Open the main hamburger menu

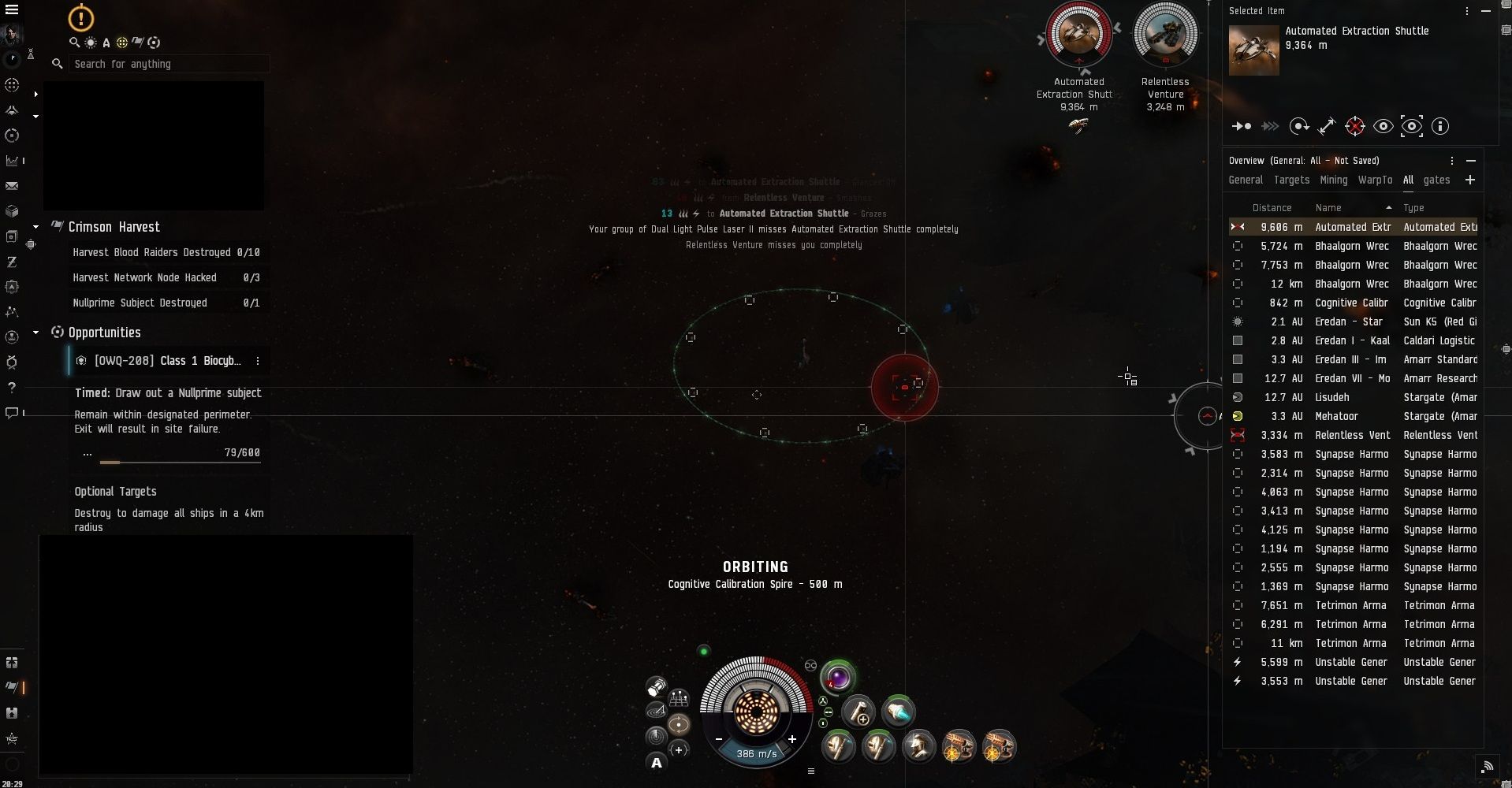(x=12, y=9)
